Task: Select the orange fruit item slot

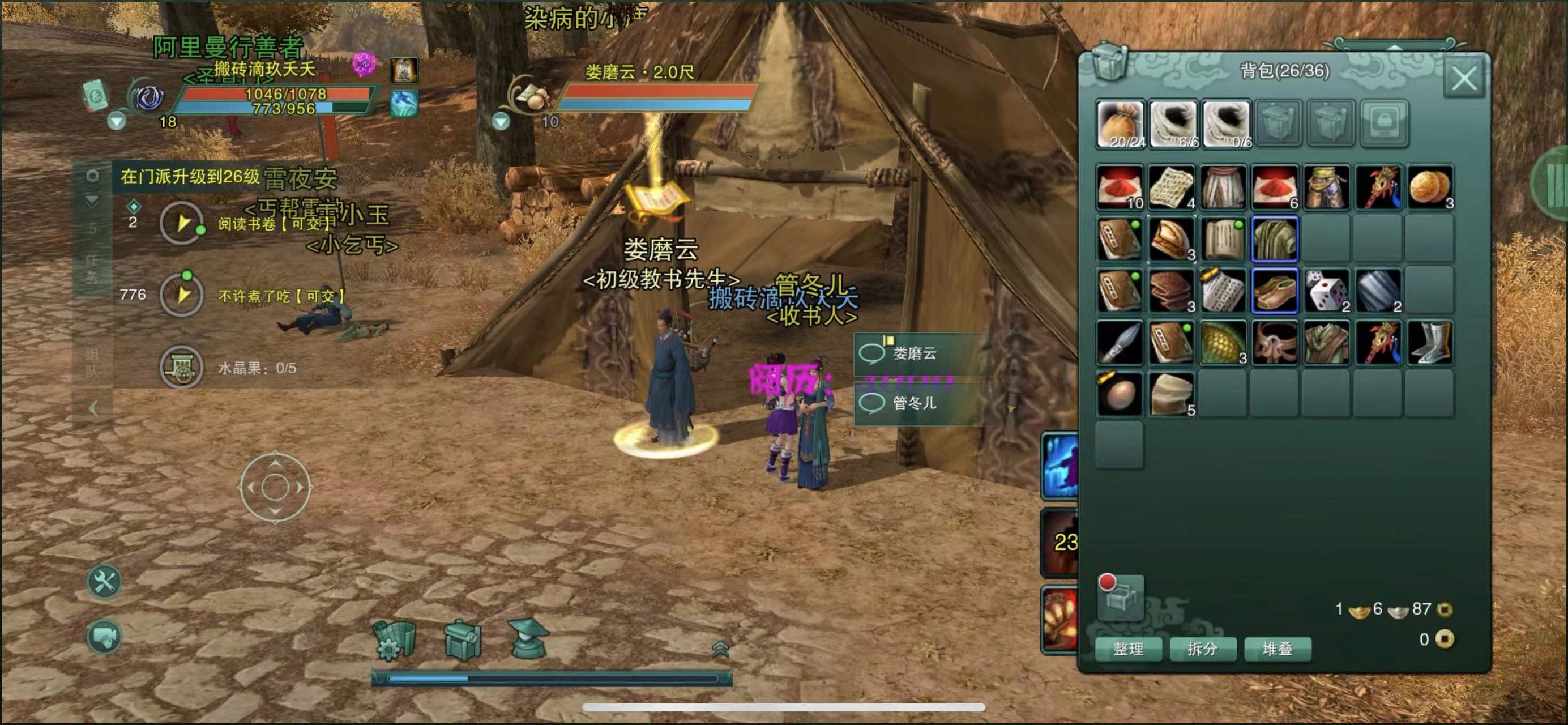Action: (x=1429, y=187)
